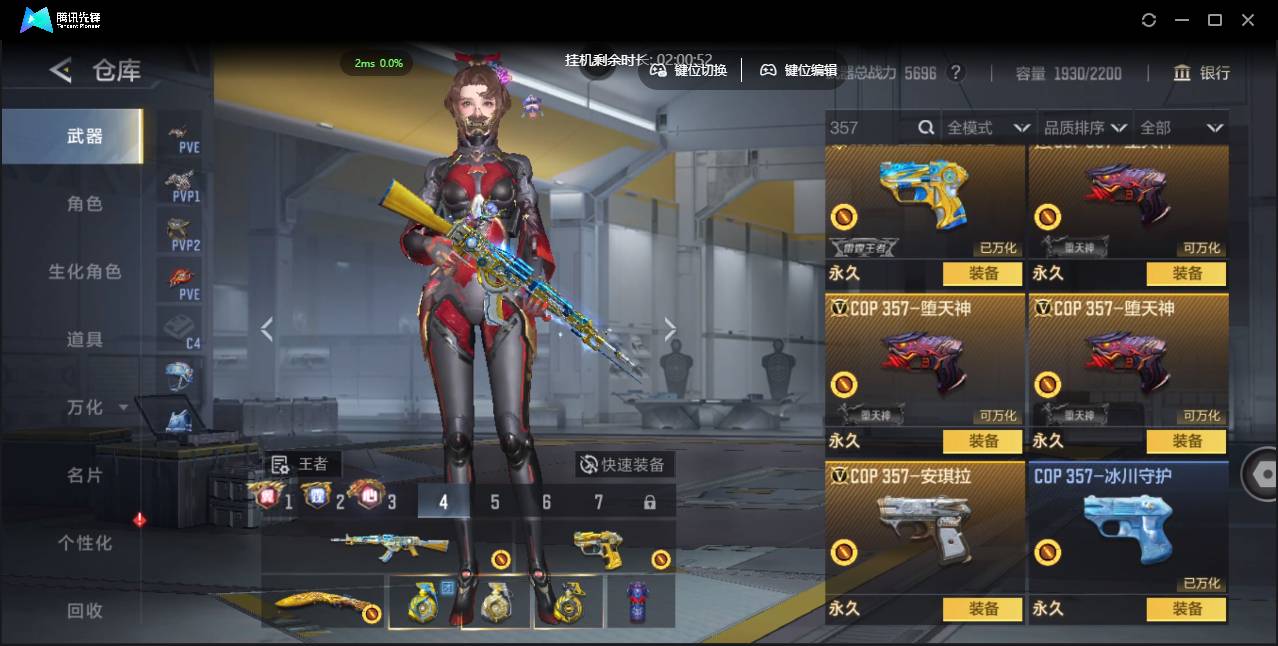Open the 品质排序 sort dropdown
This screenshot has width=1278, height=646.
point(1085,128)
